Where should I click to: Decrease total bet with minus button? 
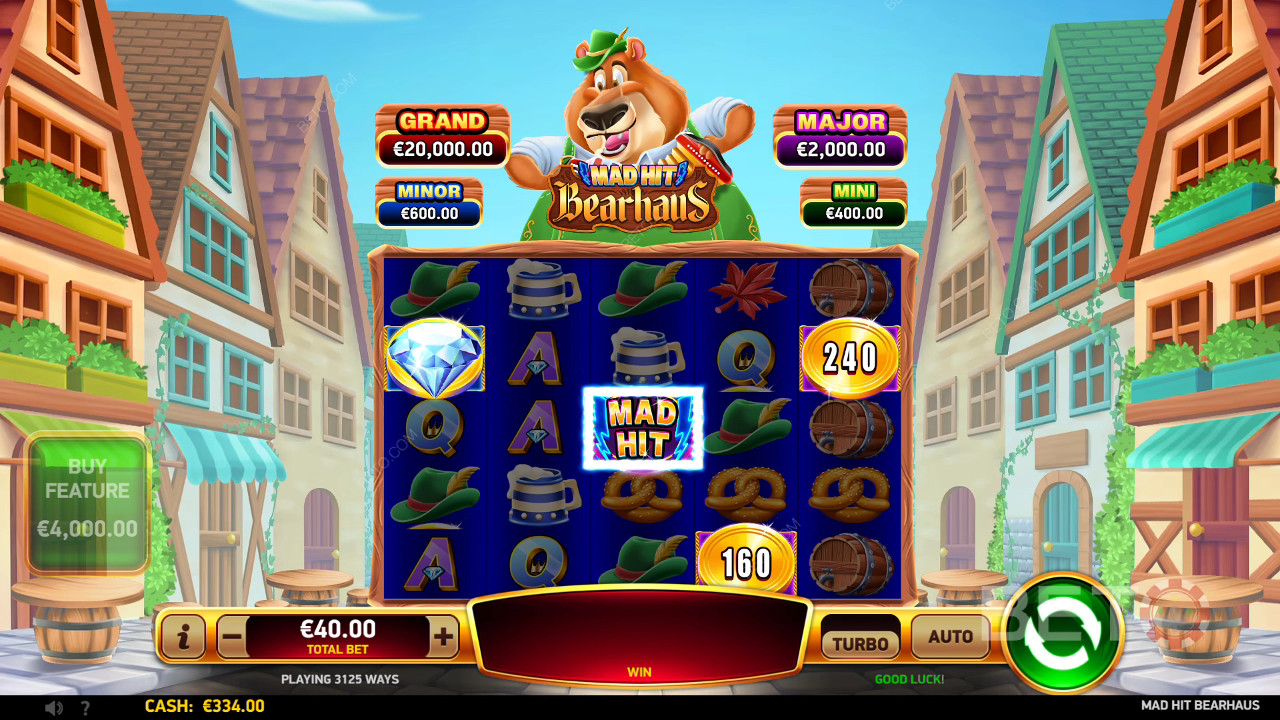tap(232, 637)
